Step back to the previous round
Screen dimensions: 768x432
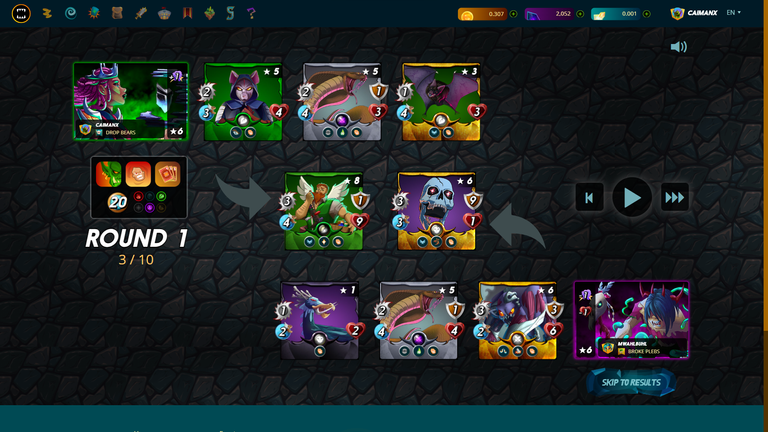tap(589, 198)
